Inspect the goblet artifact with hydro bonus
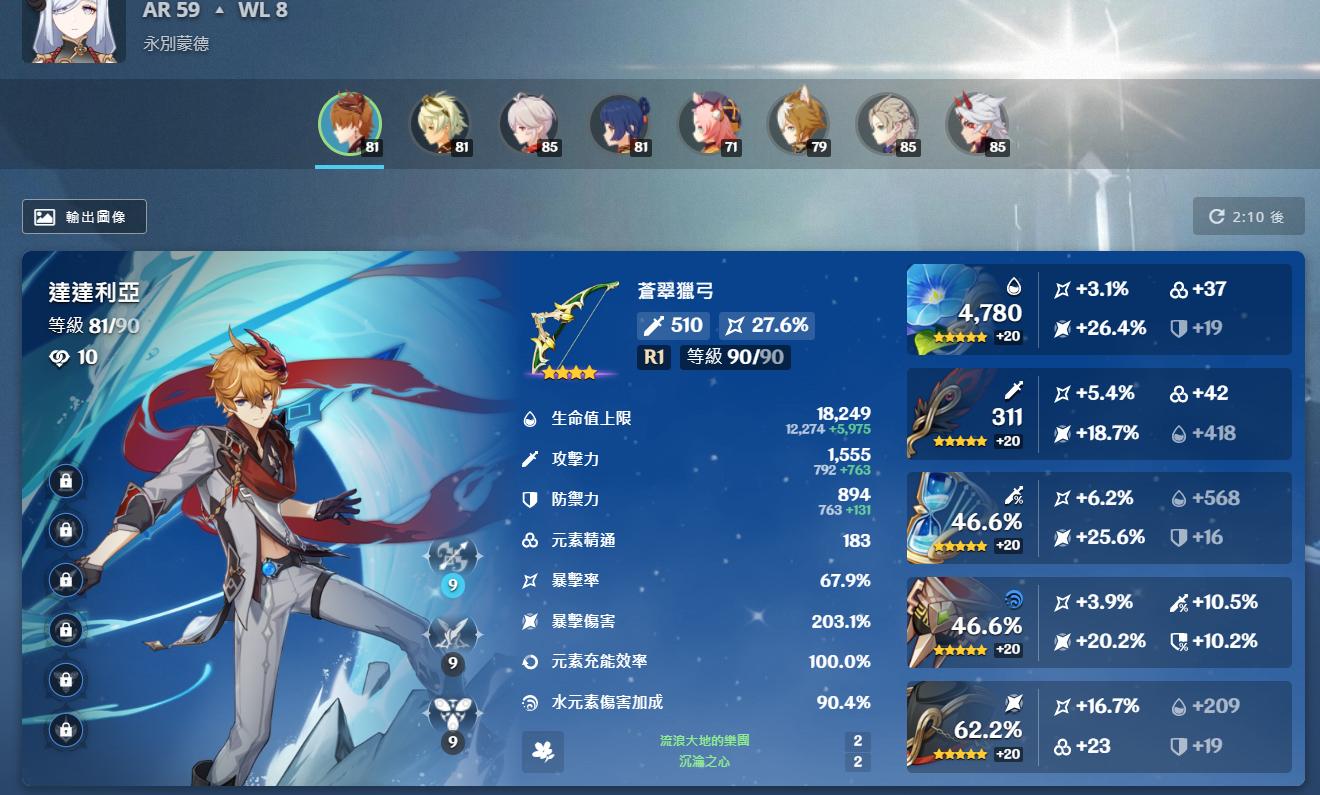 point(943,622)
